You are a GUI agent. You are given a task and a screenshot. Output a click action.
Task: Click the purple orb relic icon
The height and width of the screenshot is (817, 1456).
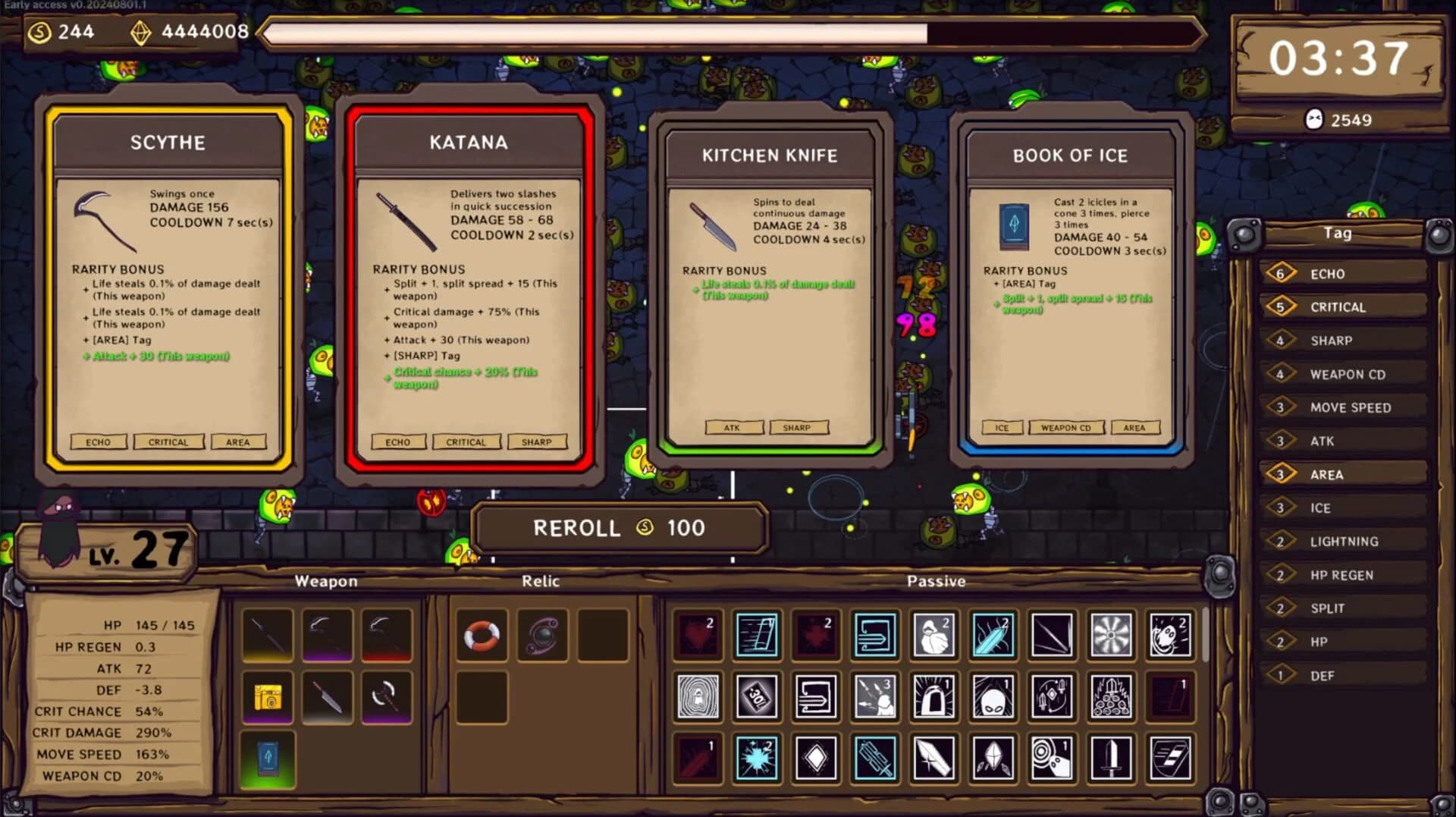coord(543,636)
